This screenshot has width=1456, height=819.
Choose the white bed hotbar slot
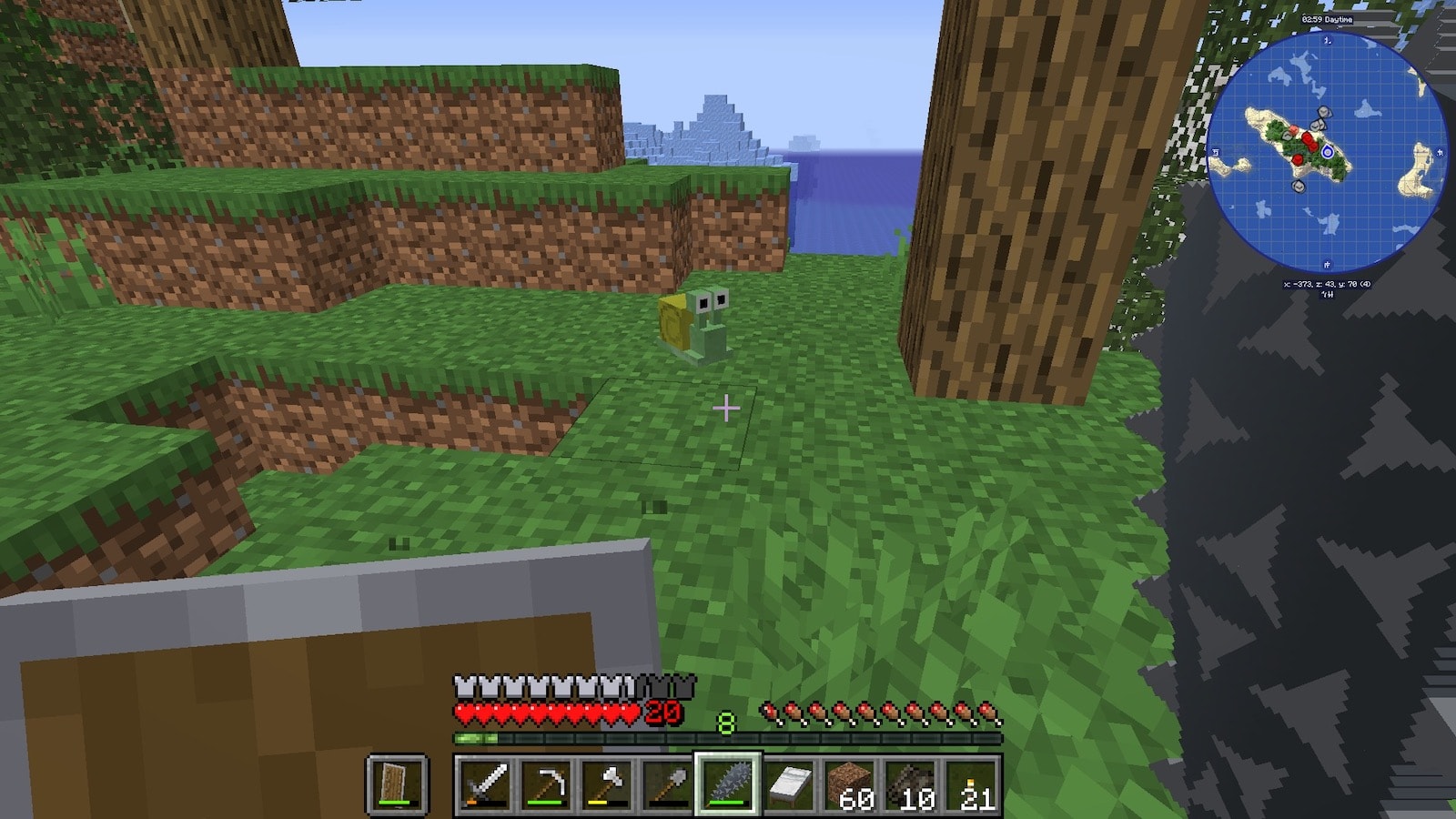[x=789, y=784]
